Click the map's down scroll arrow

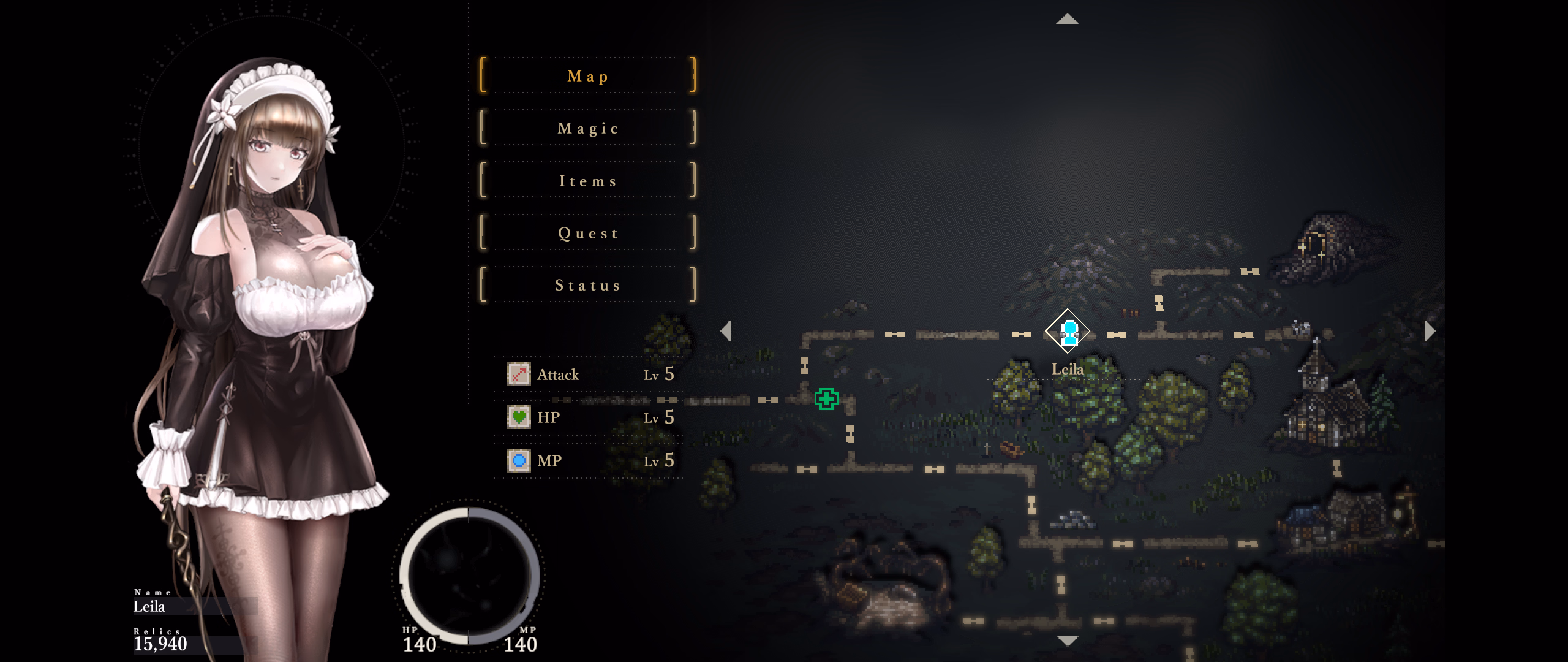coord(1068,641)
